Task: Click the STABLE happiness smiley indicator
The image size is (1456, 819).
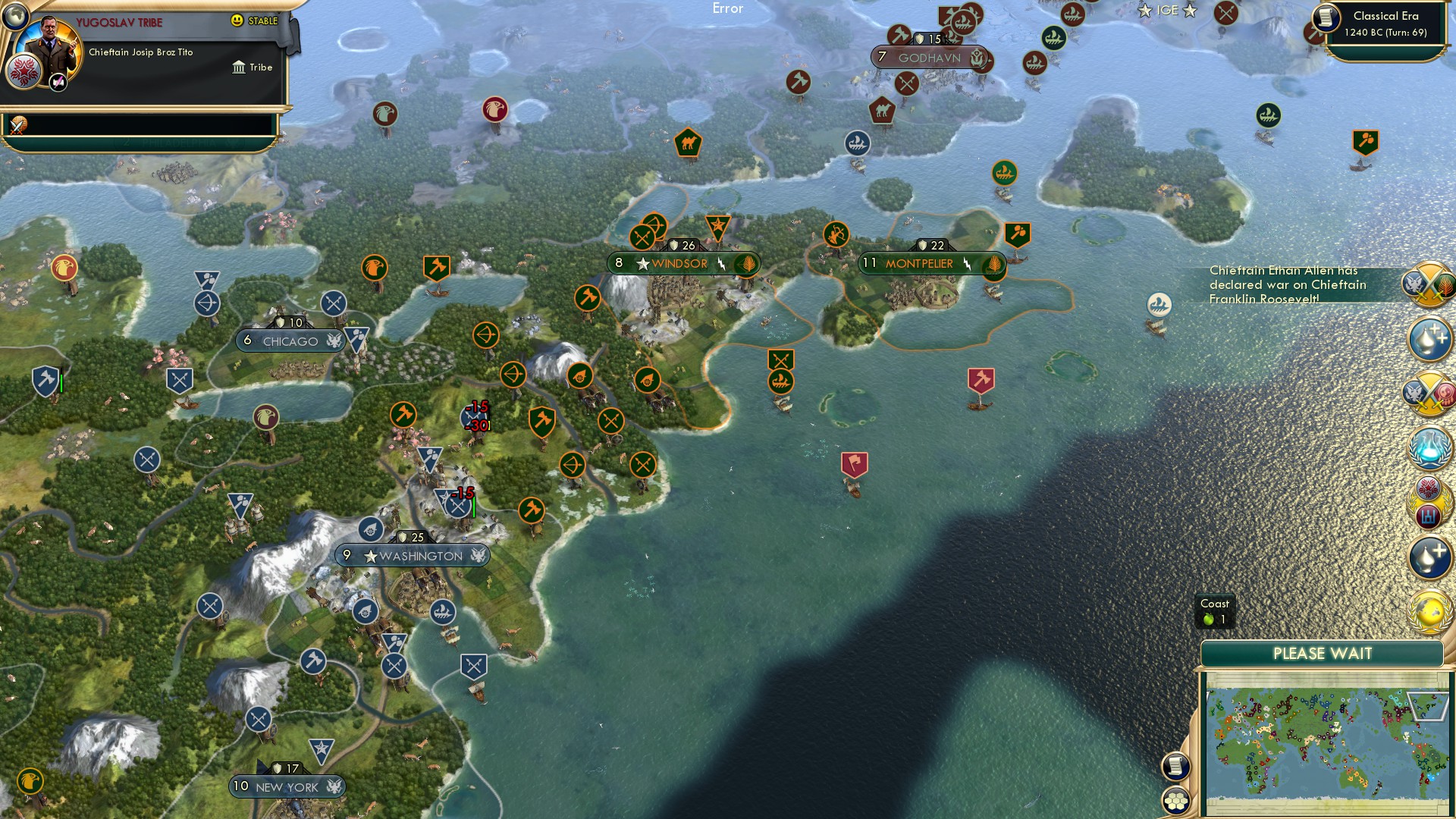Action: pyautogui.click(x=237, y=20)
